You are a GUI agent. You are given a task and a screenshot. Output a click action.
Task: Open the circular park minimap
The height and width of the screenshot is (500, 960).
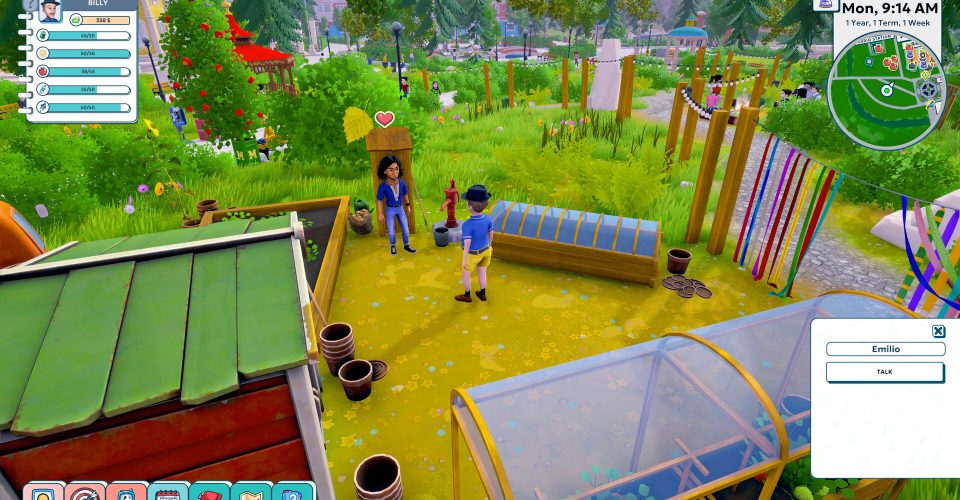[884, 90]
